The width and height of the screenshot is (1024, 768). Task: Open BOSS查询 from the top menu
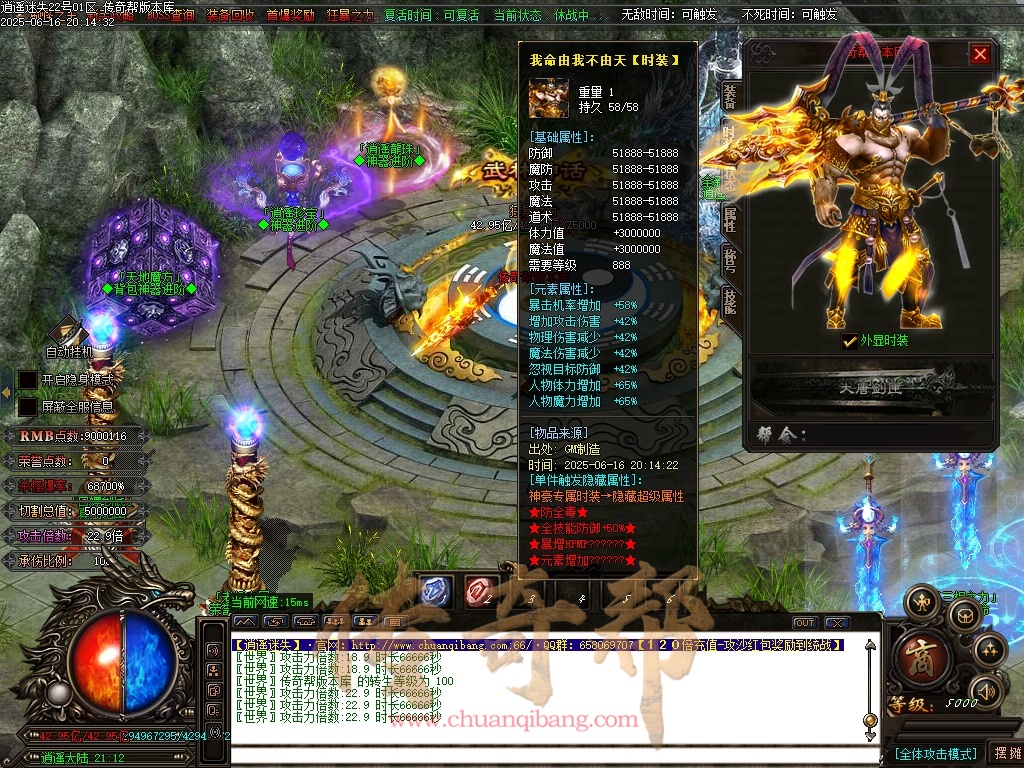(170, 15)
